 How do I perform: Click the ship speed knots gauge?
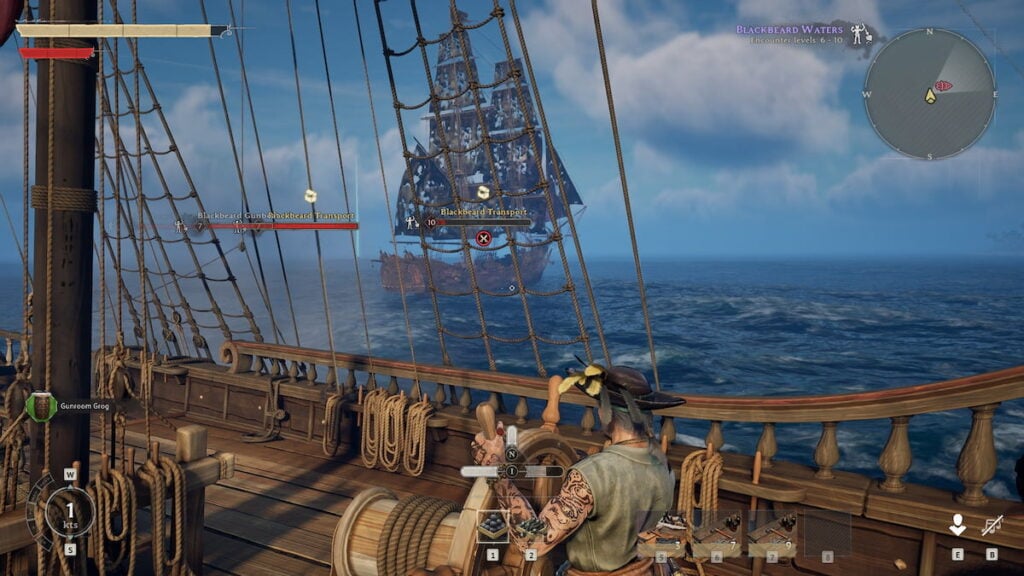click(70, 511)
